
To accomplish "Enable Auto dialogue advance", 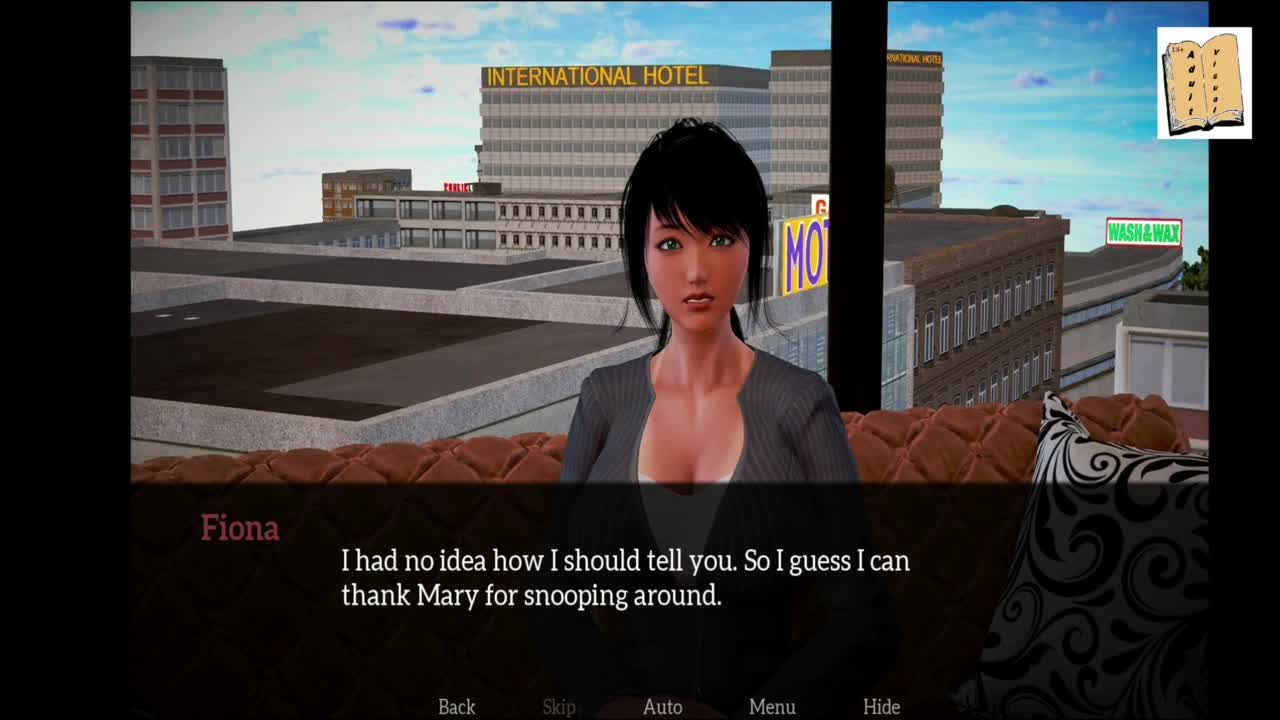I will [662, 707].
